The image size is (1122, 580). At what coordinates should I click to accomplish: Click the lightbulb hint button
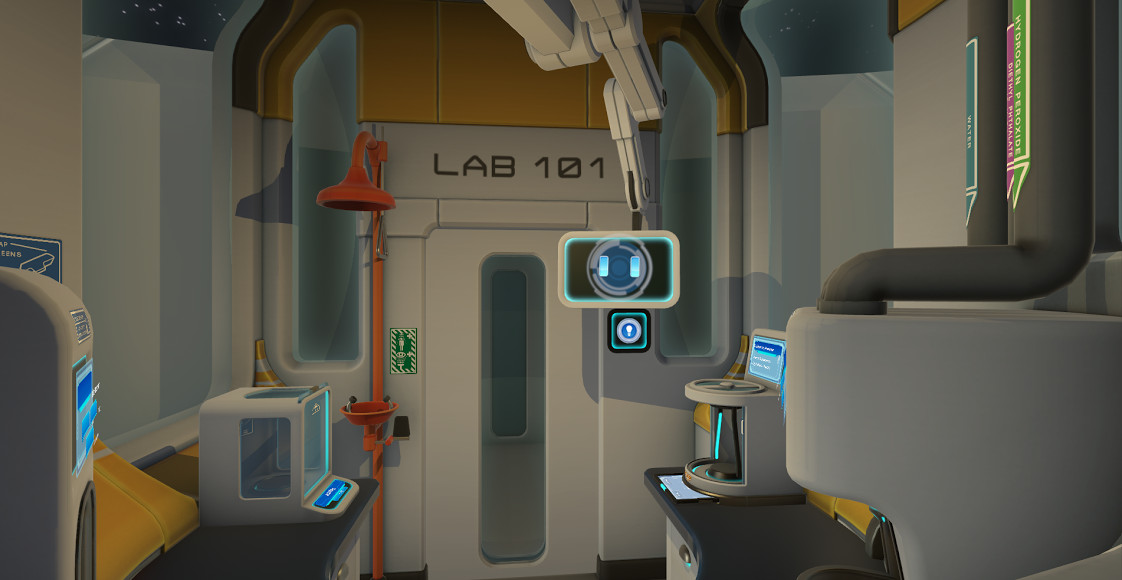click(629, 331)
